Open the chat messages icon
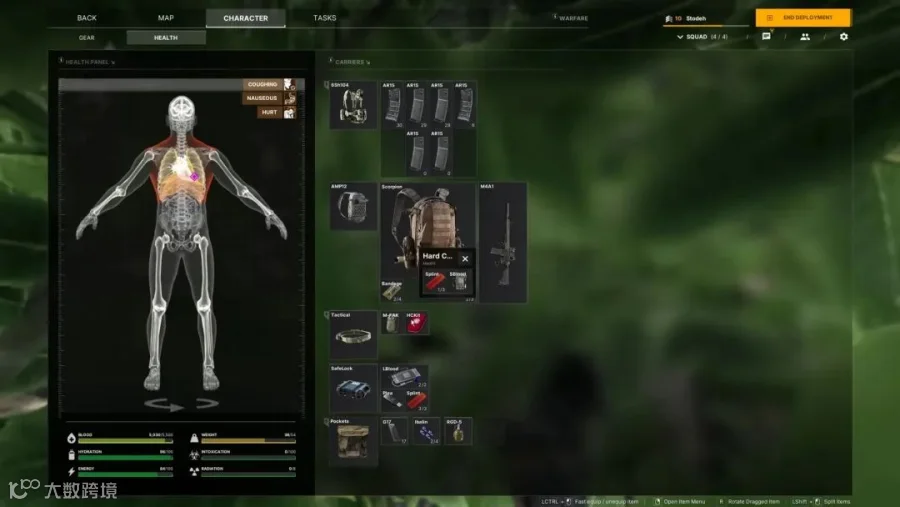Viewport: 900px width, 507px height. [766, 37]
